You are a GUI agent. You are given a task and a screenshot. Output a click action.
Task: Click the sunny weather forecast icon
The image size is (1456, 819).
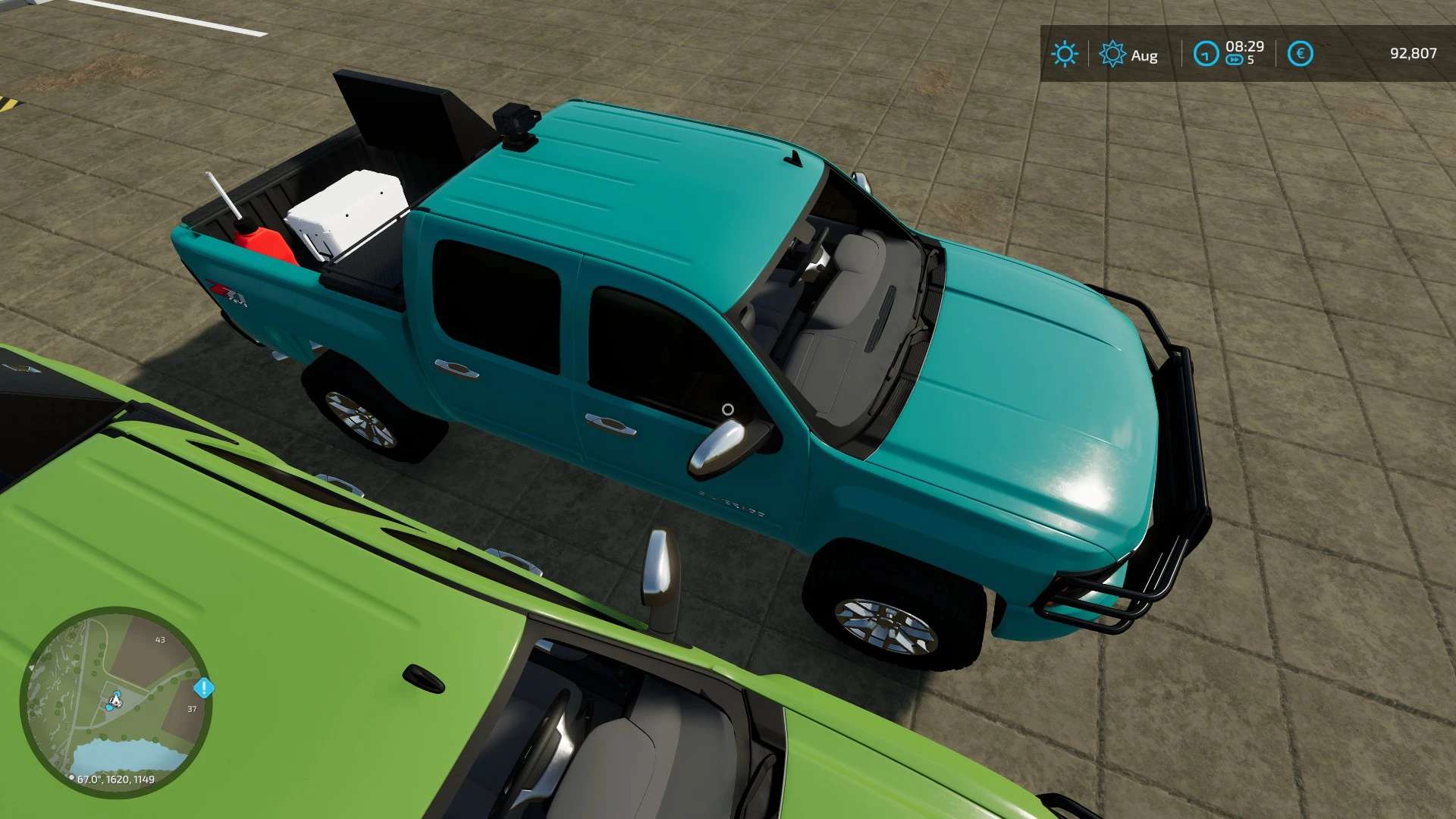1064,54
